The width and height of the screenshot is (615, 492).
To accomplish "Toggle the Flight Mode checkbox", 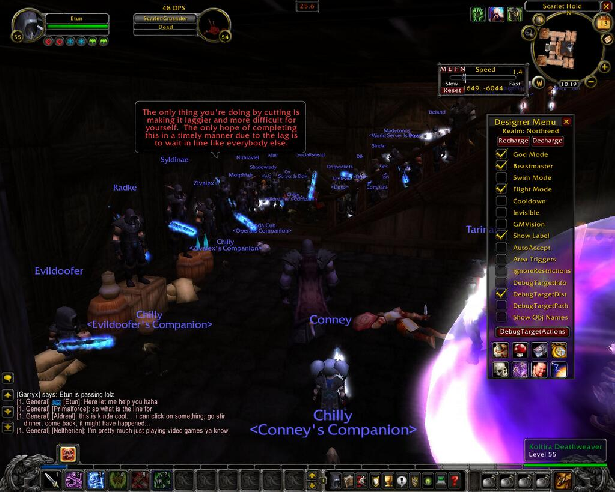I will pos(501,189).
